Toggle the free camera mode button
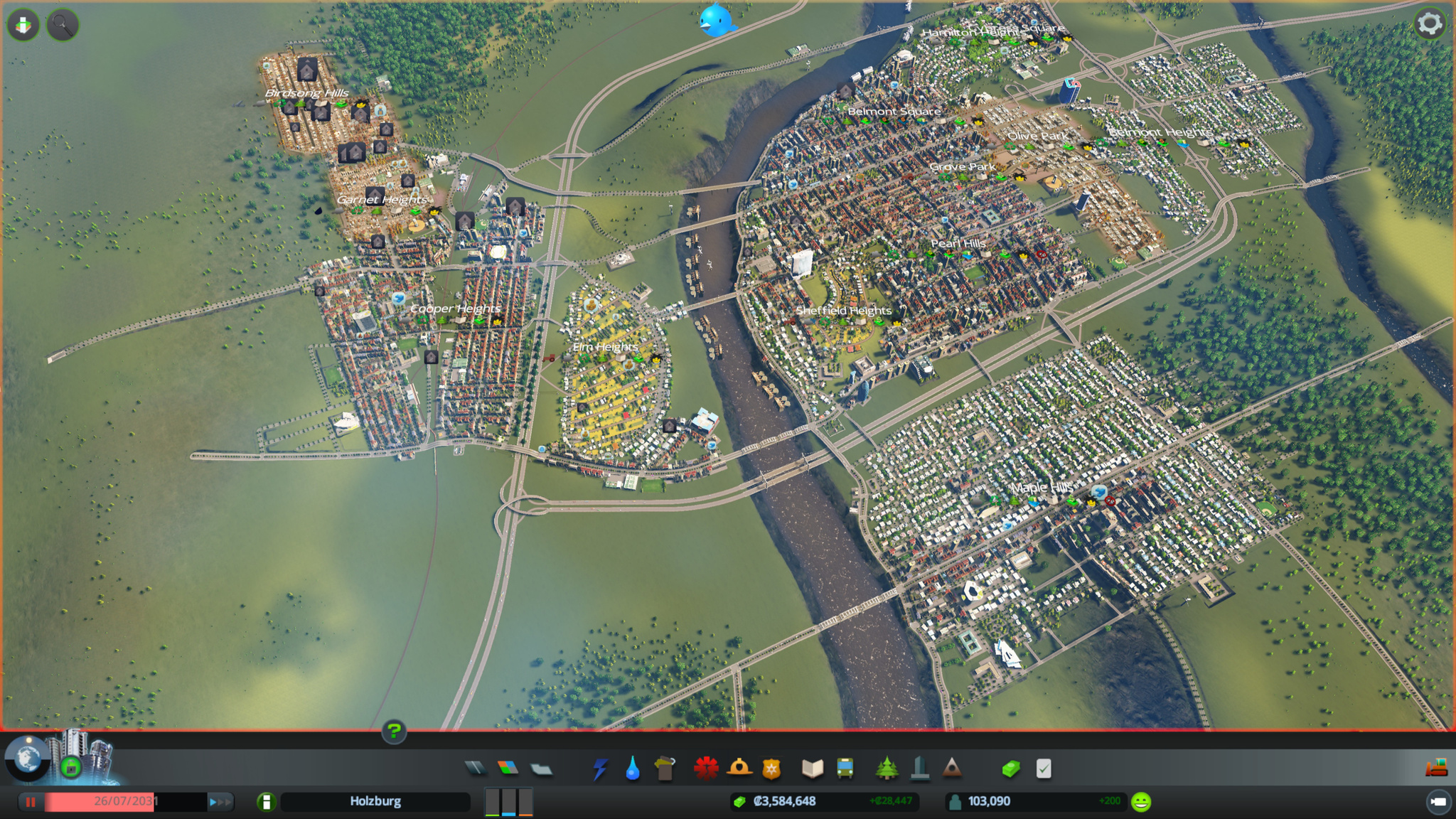 [x=1438, y=802]
